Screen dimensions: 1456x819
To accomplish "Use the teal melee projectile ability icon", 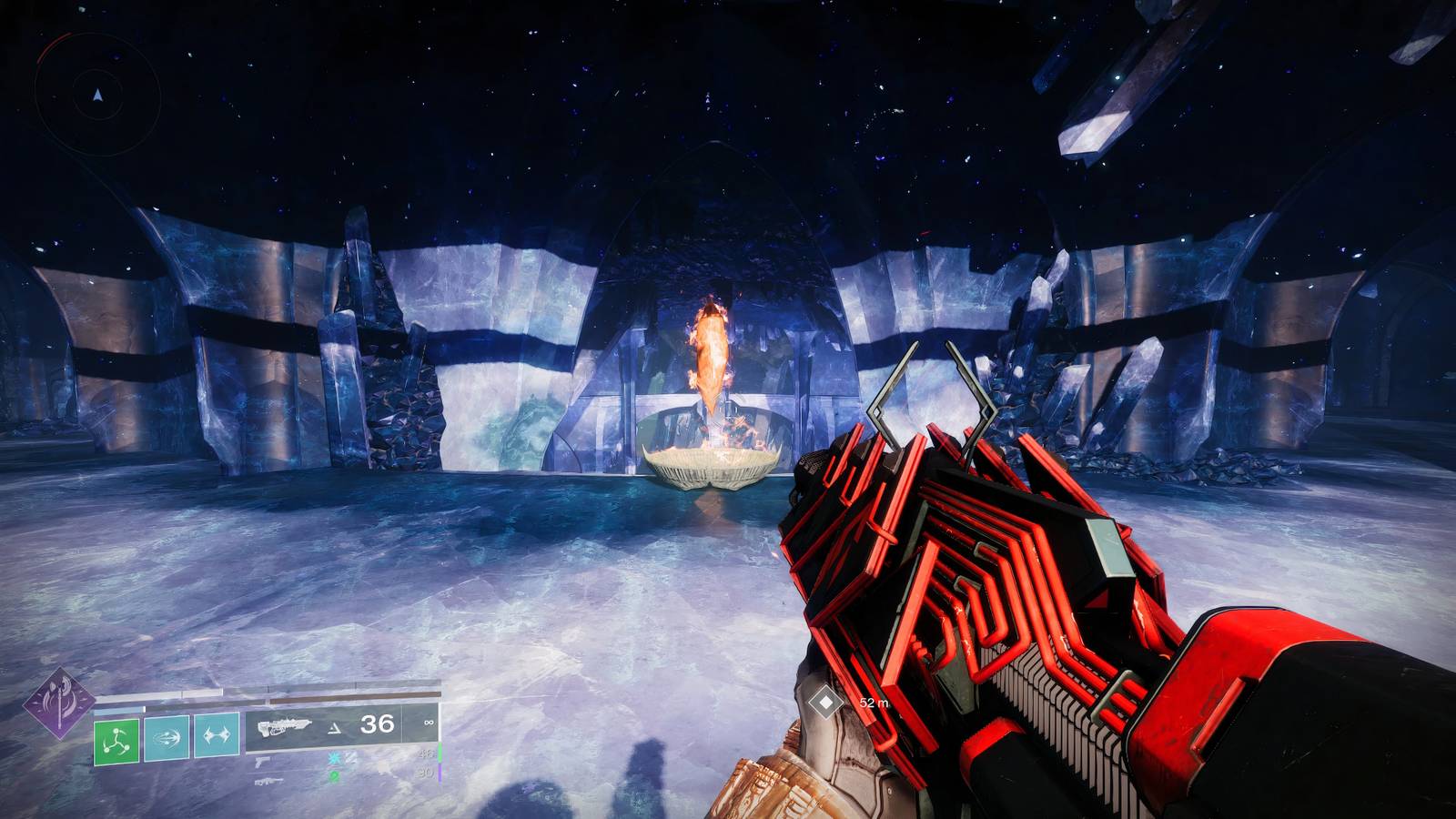I will point(167,737).
